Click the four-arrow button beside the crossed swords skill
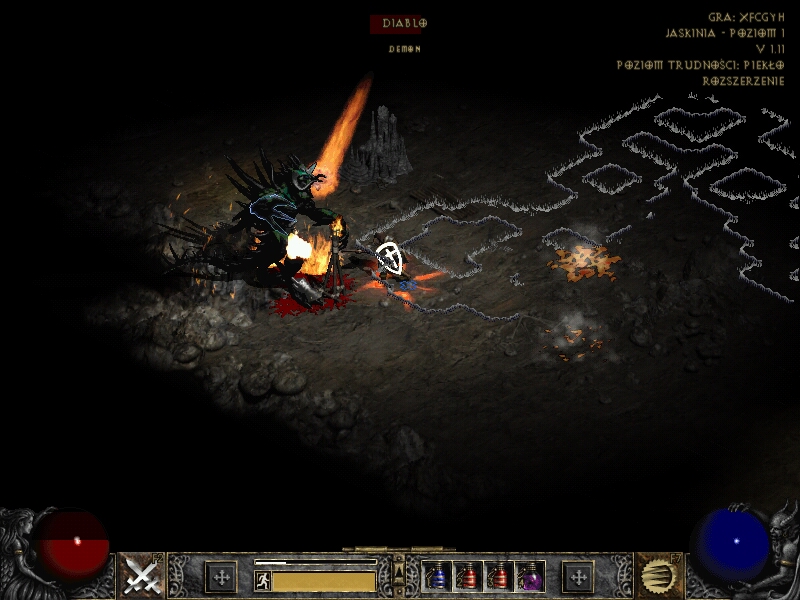This screenshot has width=800, height=600. pos(221,577)
